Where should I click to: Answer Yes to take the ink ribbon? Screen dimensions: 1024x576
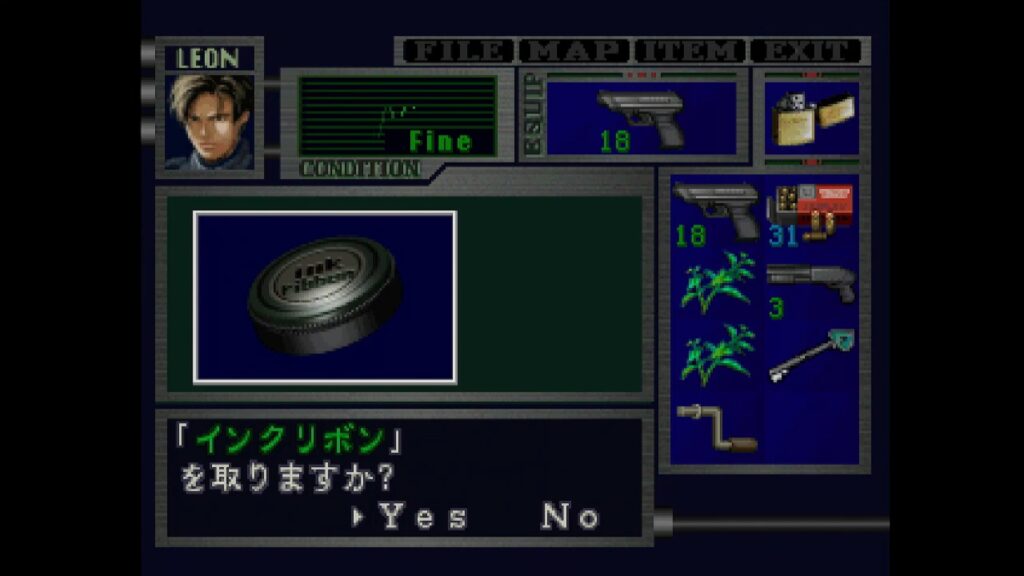pyautogui.click(x=423, y=516)
